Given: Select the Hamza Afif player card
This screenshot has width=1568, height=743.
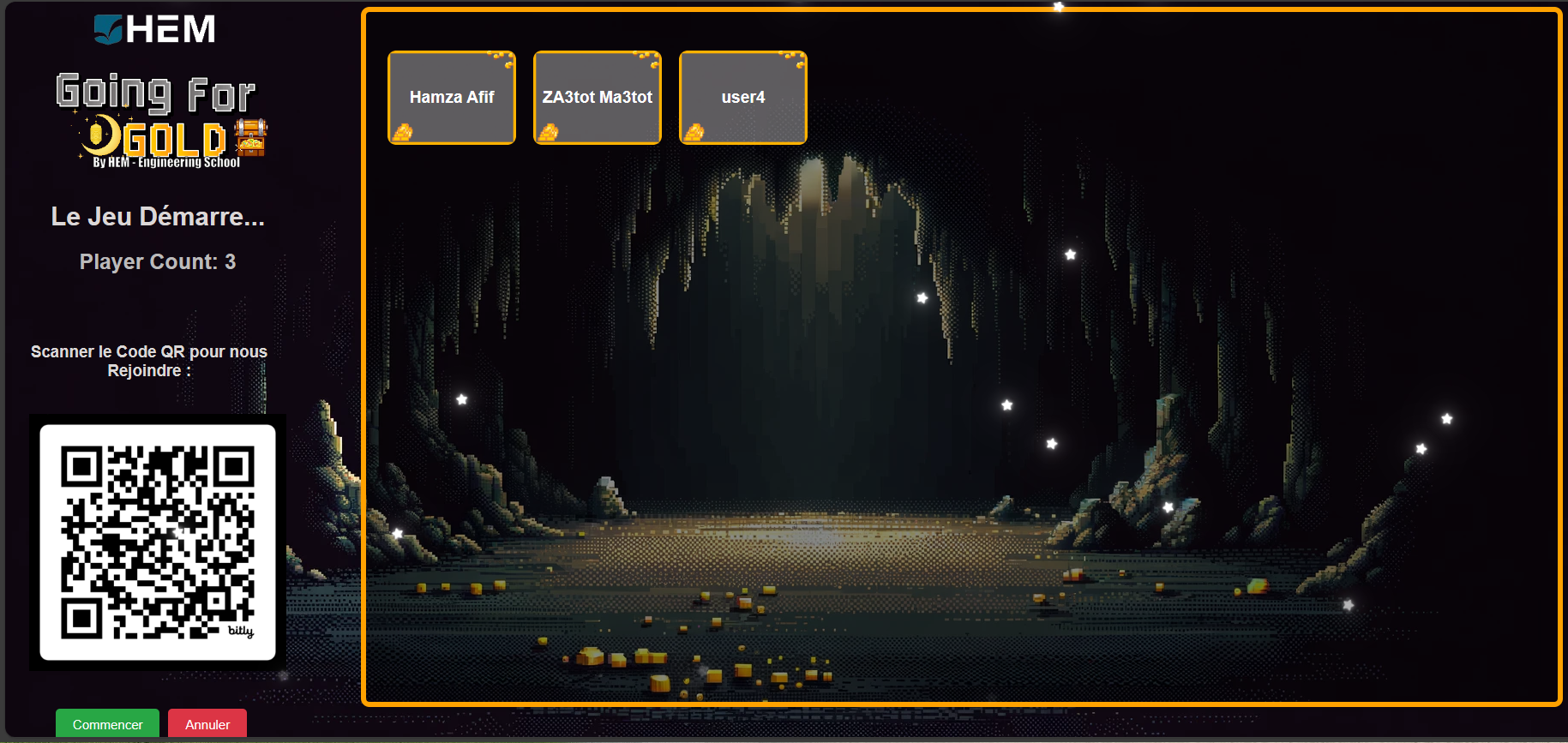Looking at the screenshot, I should point(452,97).
